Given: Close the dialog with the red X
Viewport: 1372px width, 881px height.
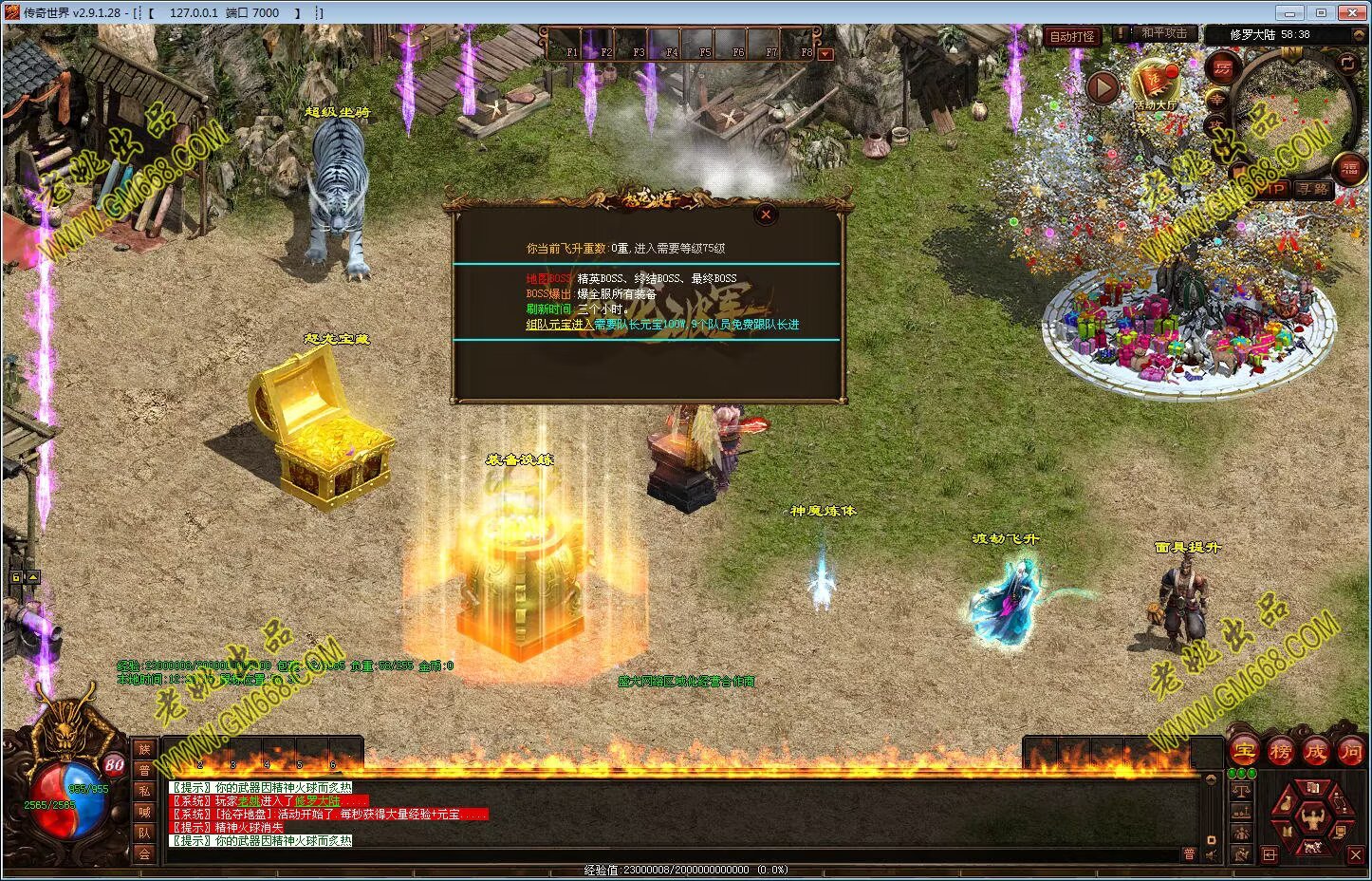Looking at the screenshot, I should (766, 215).
